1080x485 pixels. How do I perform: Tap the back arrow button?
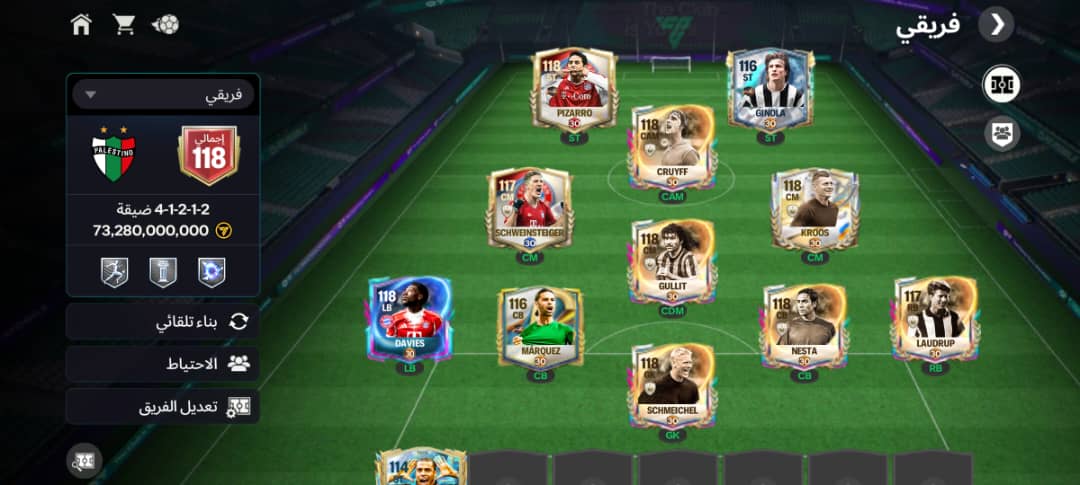[996, 25]
